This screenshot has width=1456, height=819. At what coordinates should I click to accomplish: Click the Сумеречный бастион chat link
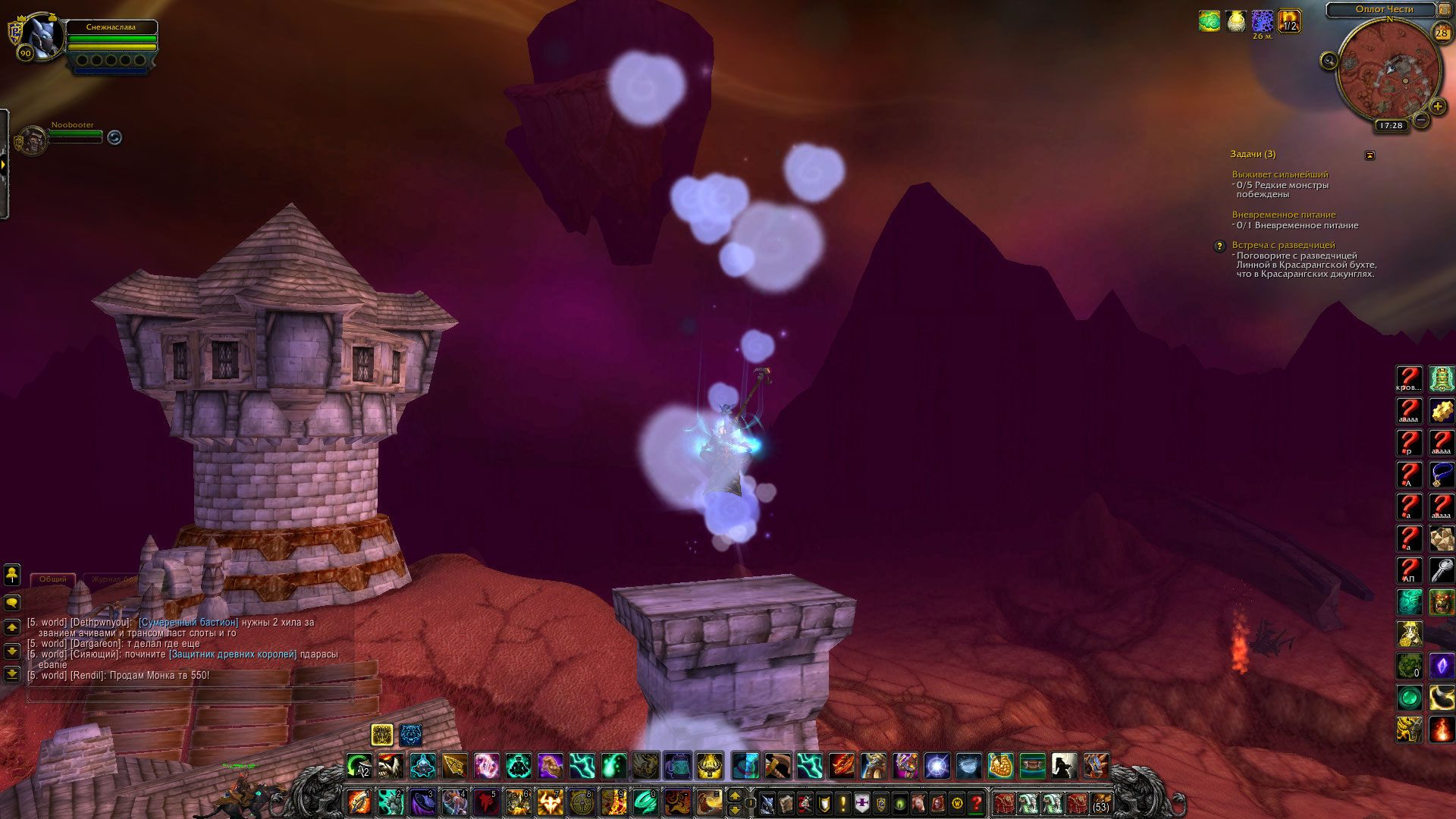tap(188, 623)
